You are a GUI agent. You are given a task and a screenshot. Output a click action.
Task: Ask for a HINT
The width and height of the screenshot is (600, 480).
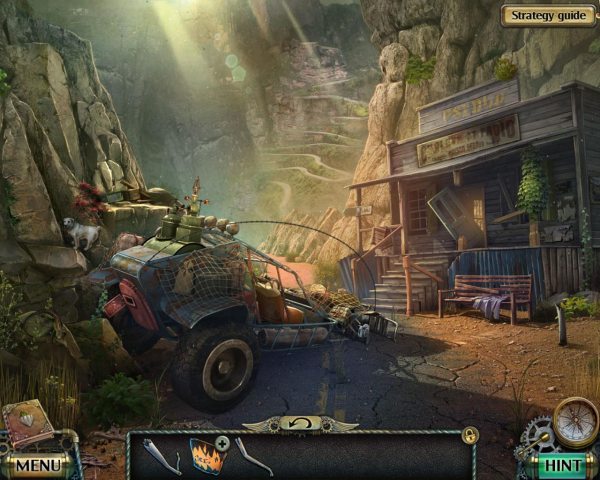point(562,465)
